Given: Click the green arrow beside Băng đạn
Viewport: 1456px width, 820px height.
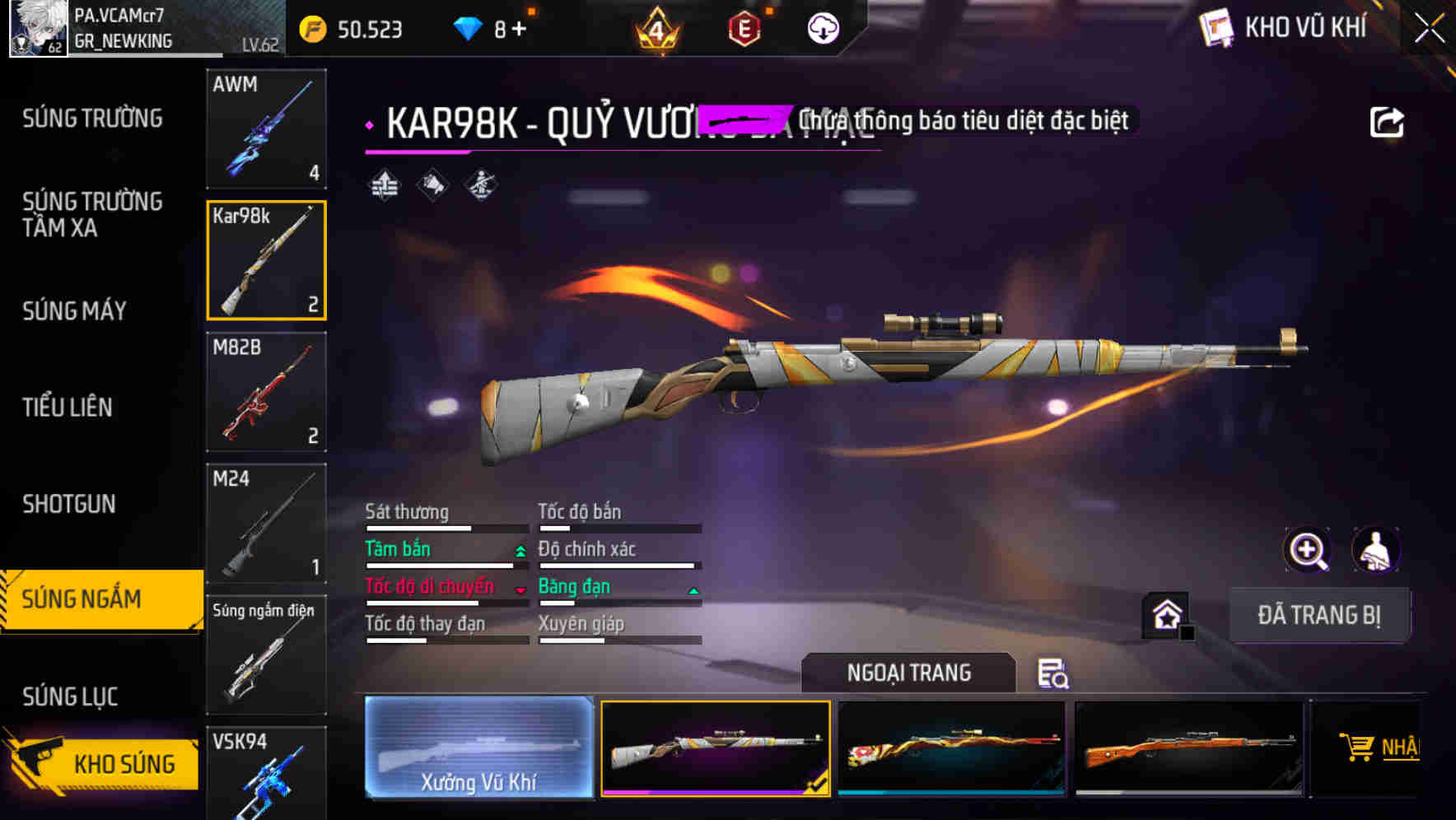Looking at the screenshot, I should point(693,589).
